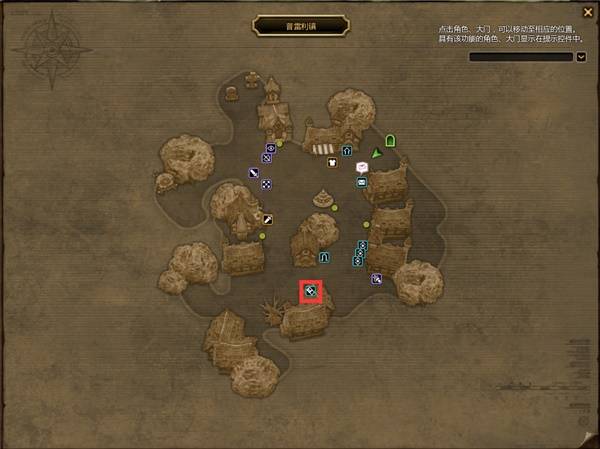The width and height of the screenshot is (600, 449).
Task: Choose the four-dot dice marker
Action: click(x=266, y=184)
